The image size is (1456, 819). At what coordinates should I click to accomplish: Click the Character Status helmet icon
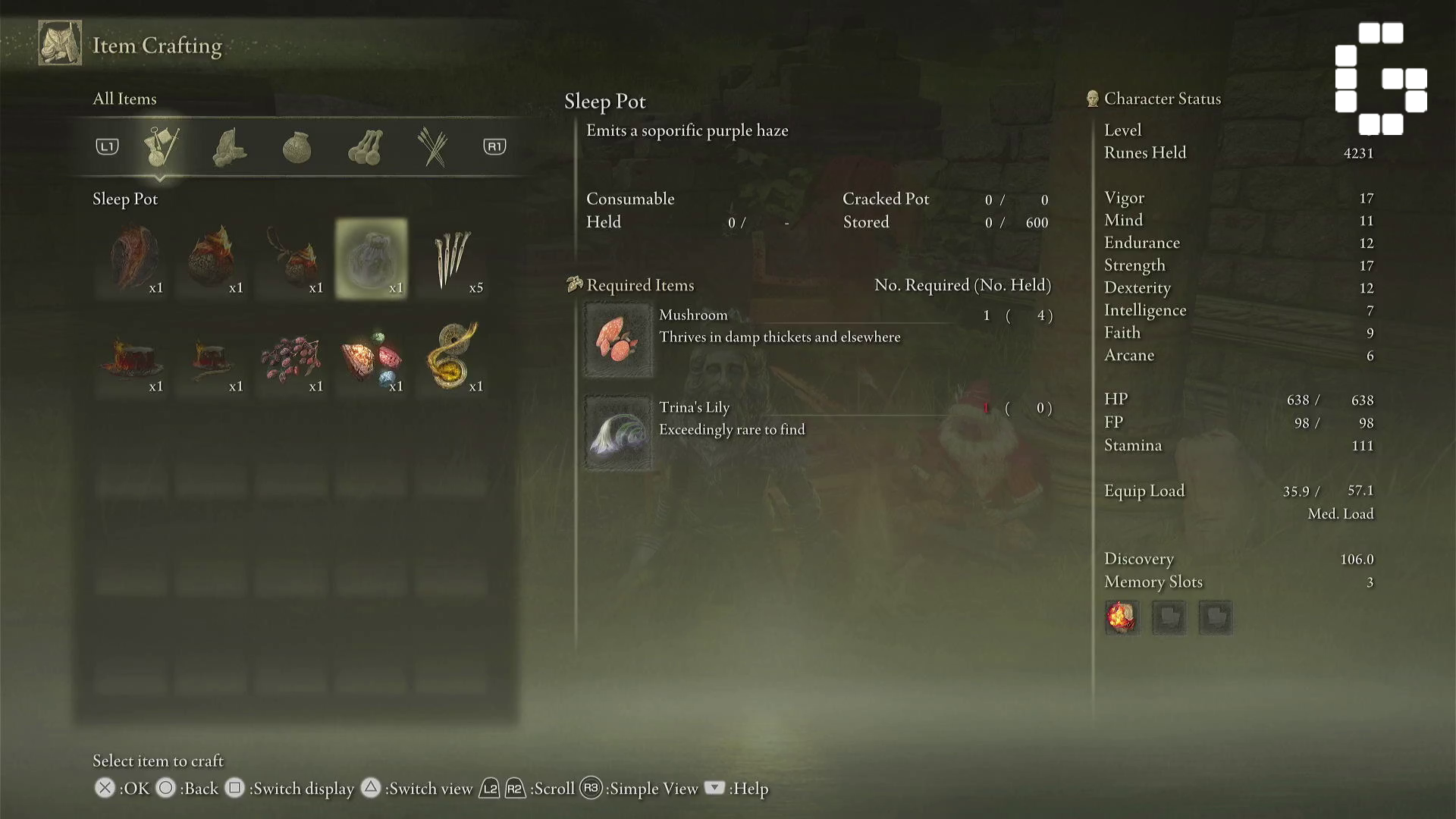pos(1090,98)
